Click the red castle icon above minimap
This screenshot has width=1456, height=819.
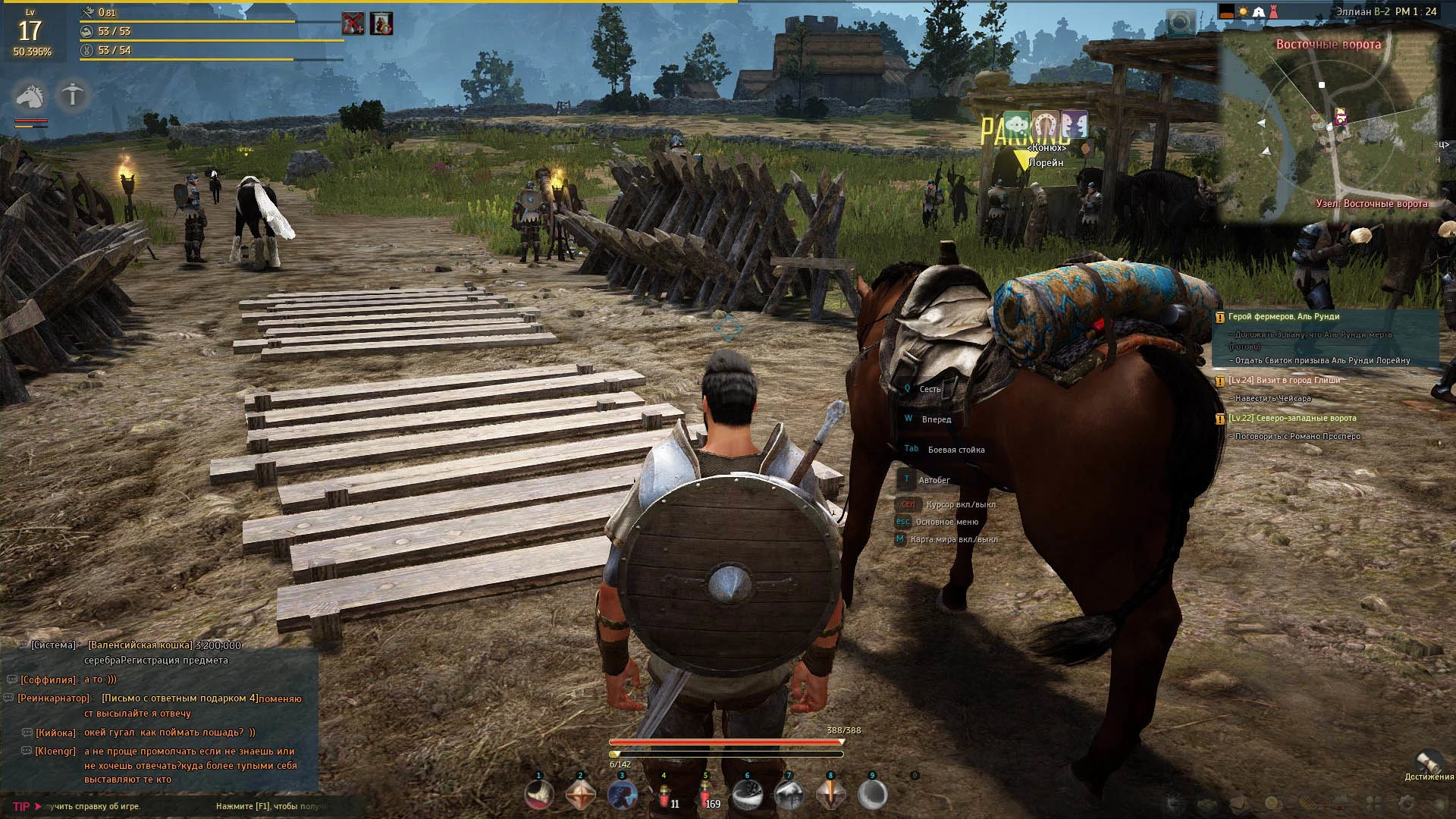1273,11
